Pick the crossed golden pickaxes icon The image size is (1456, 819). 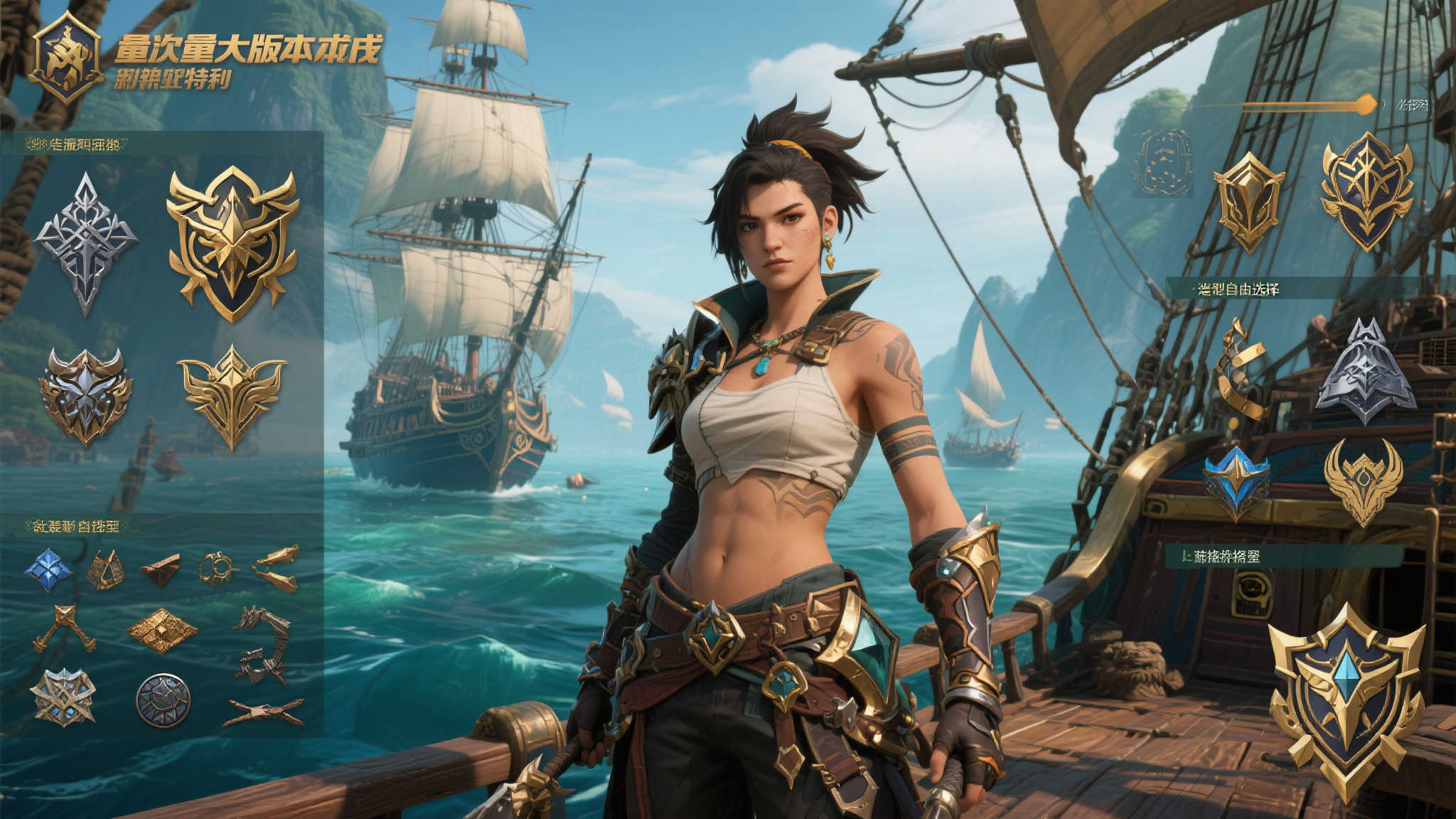point(64,628)
